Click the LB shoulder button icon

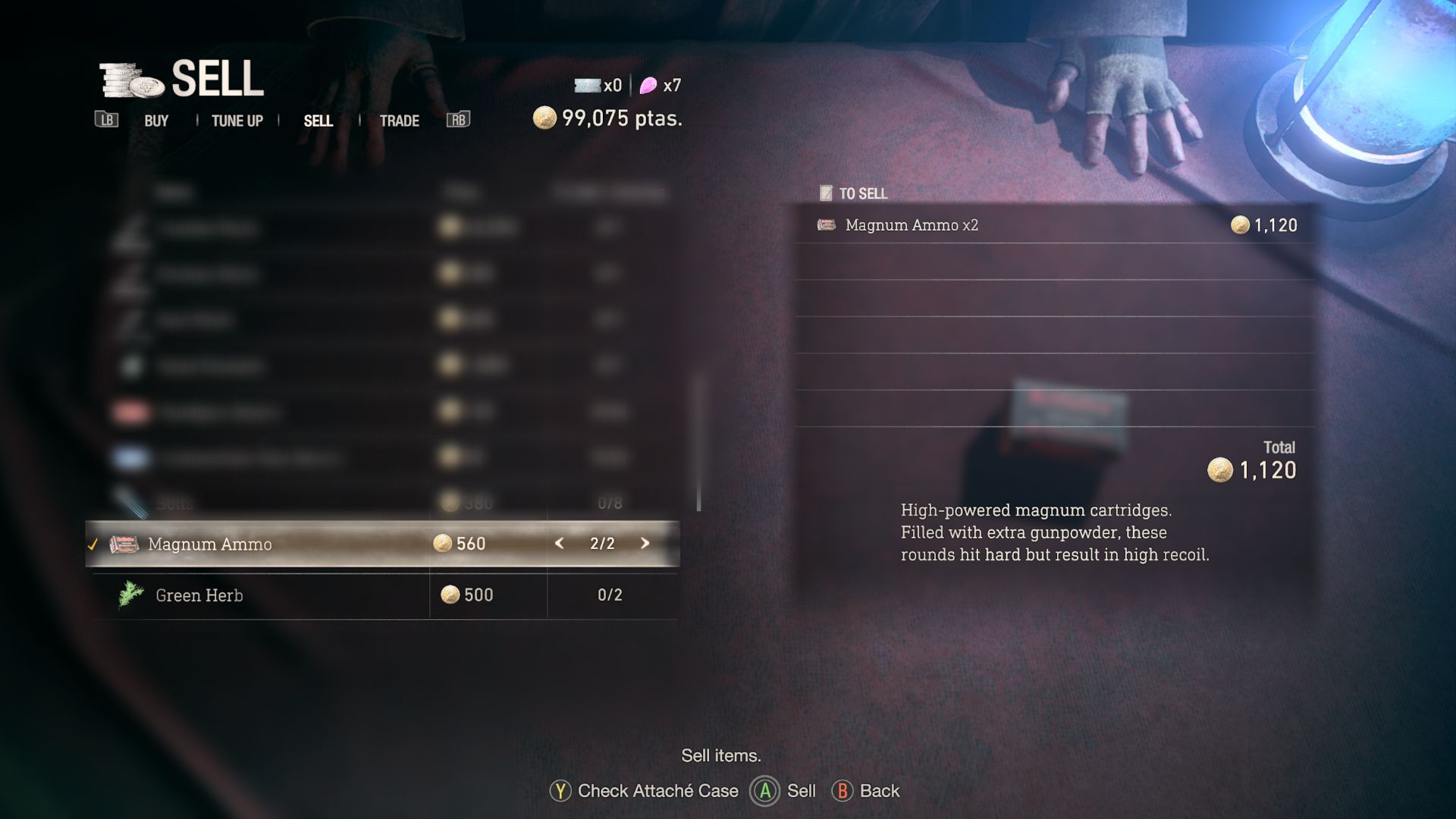tap(106, 119)
